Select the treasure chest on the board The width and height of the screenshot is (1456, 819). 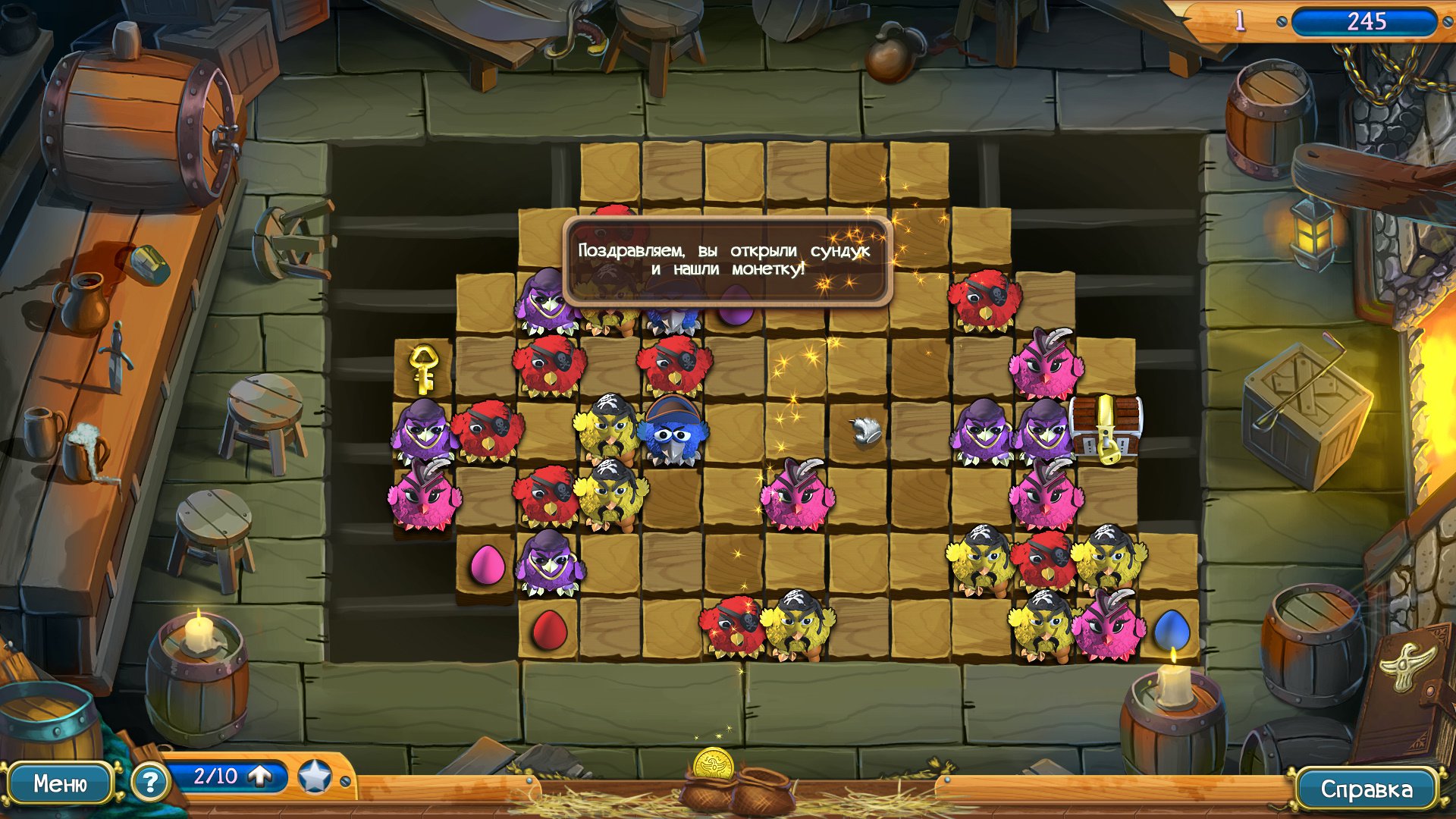pos(1105,427)
